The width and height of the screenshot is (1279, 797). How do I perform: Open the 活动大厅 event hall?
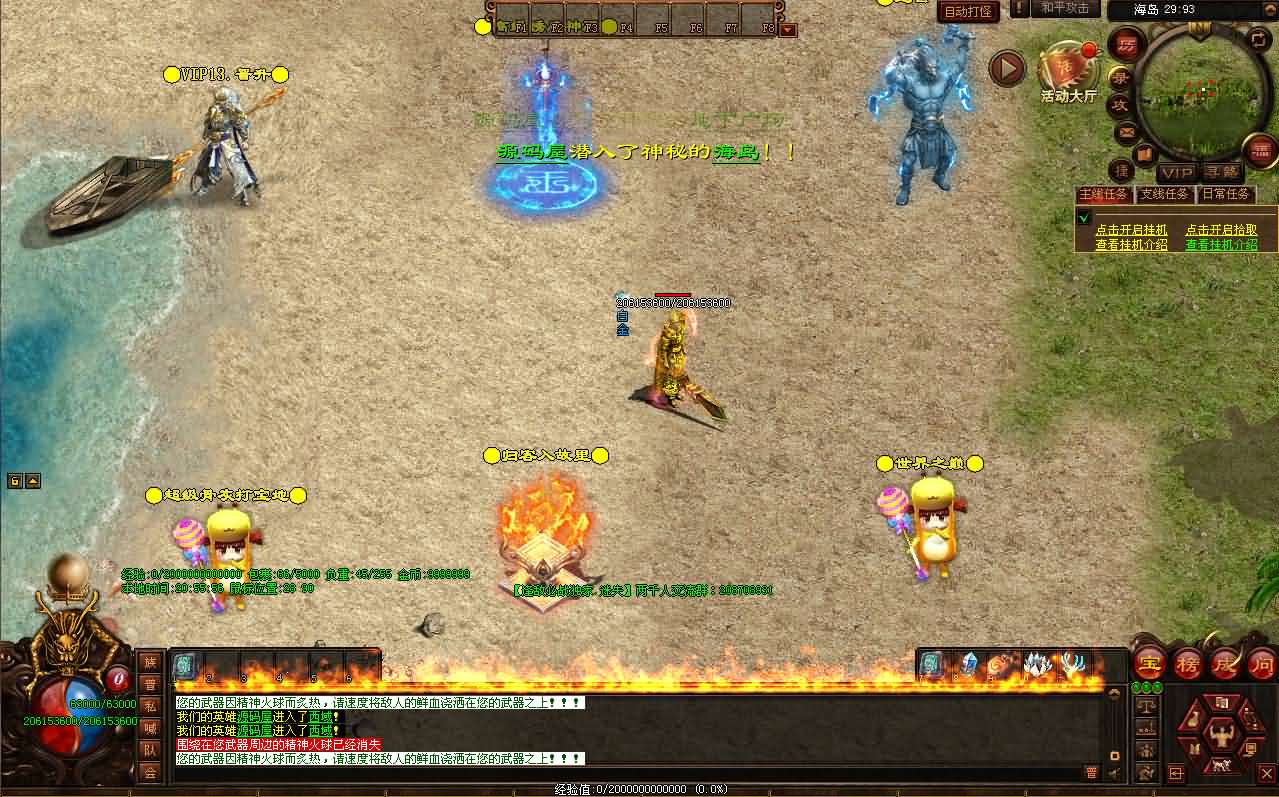click(1068, 74)
